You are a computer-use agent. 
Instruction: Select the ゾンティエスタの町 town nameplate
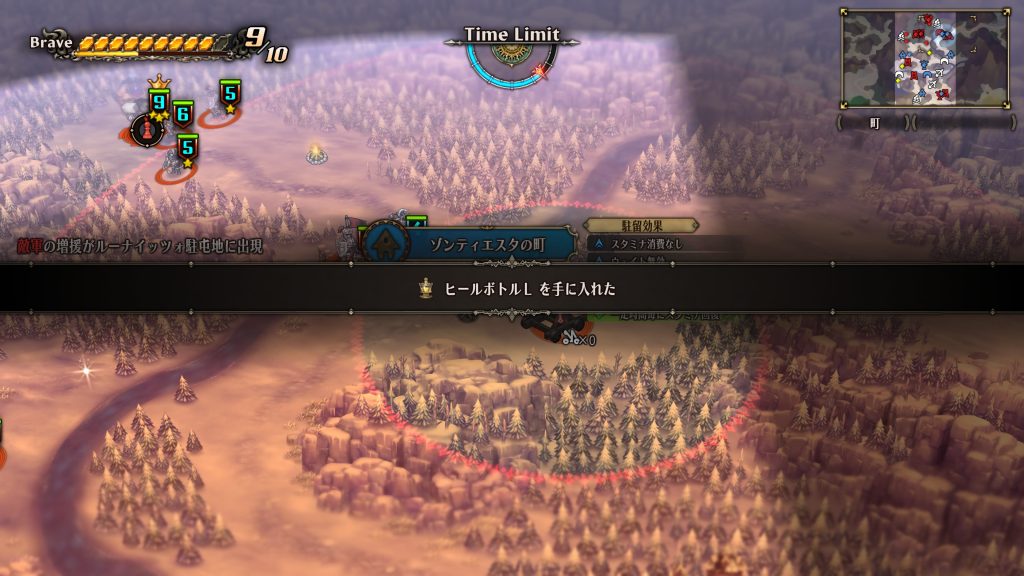(x=472, y=244)
